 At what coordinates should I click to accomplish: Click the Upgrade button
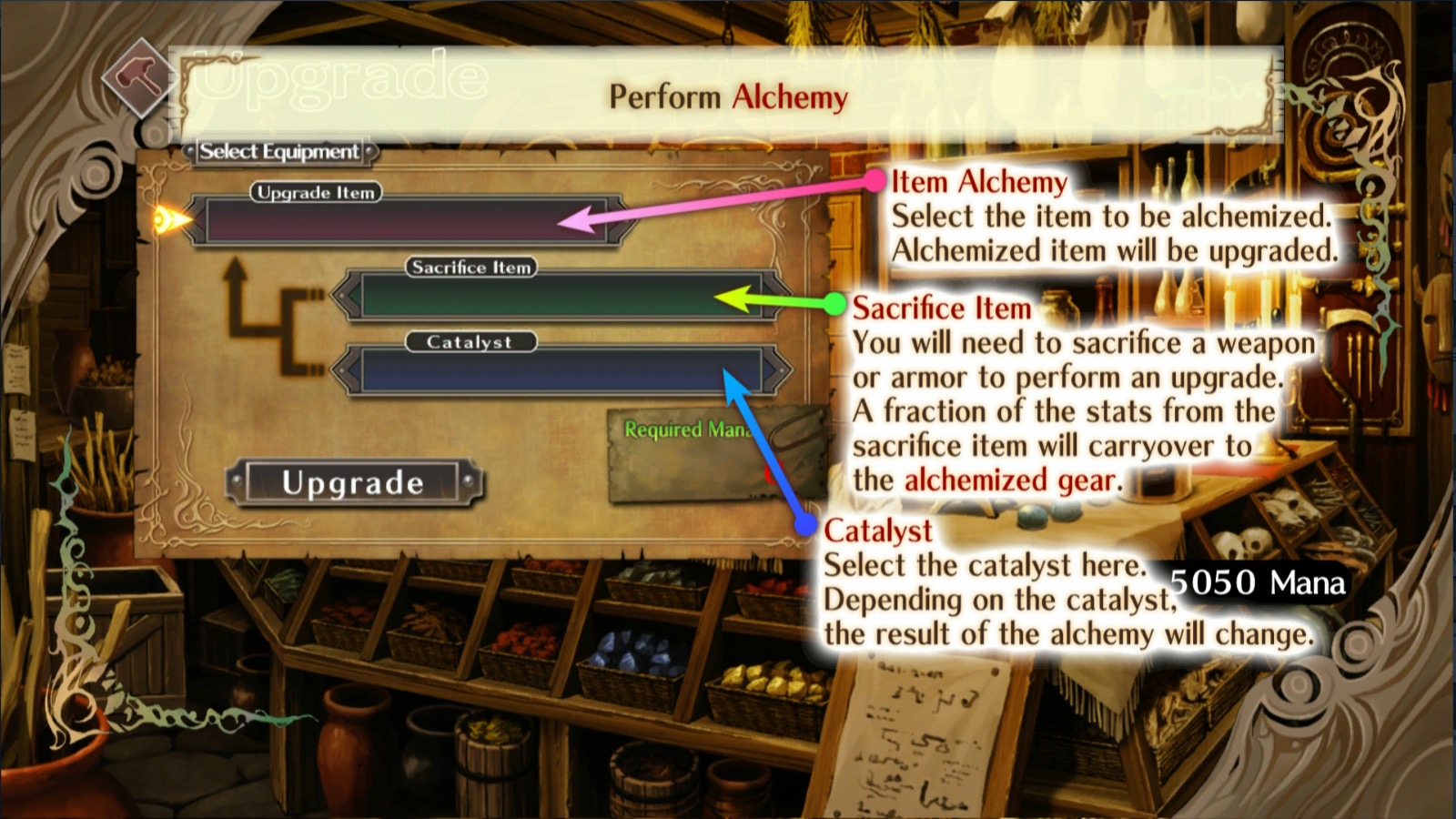[x=353, y=483]
